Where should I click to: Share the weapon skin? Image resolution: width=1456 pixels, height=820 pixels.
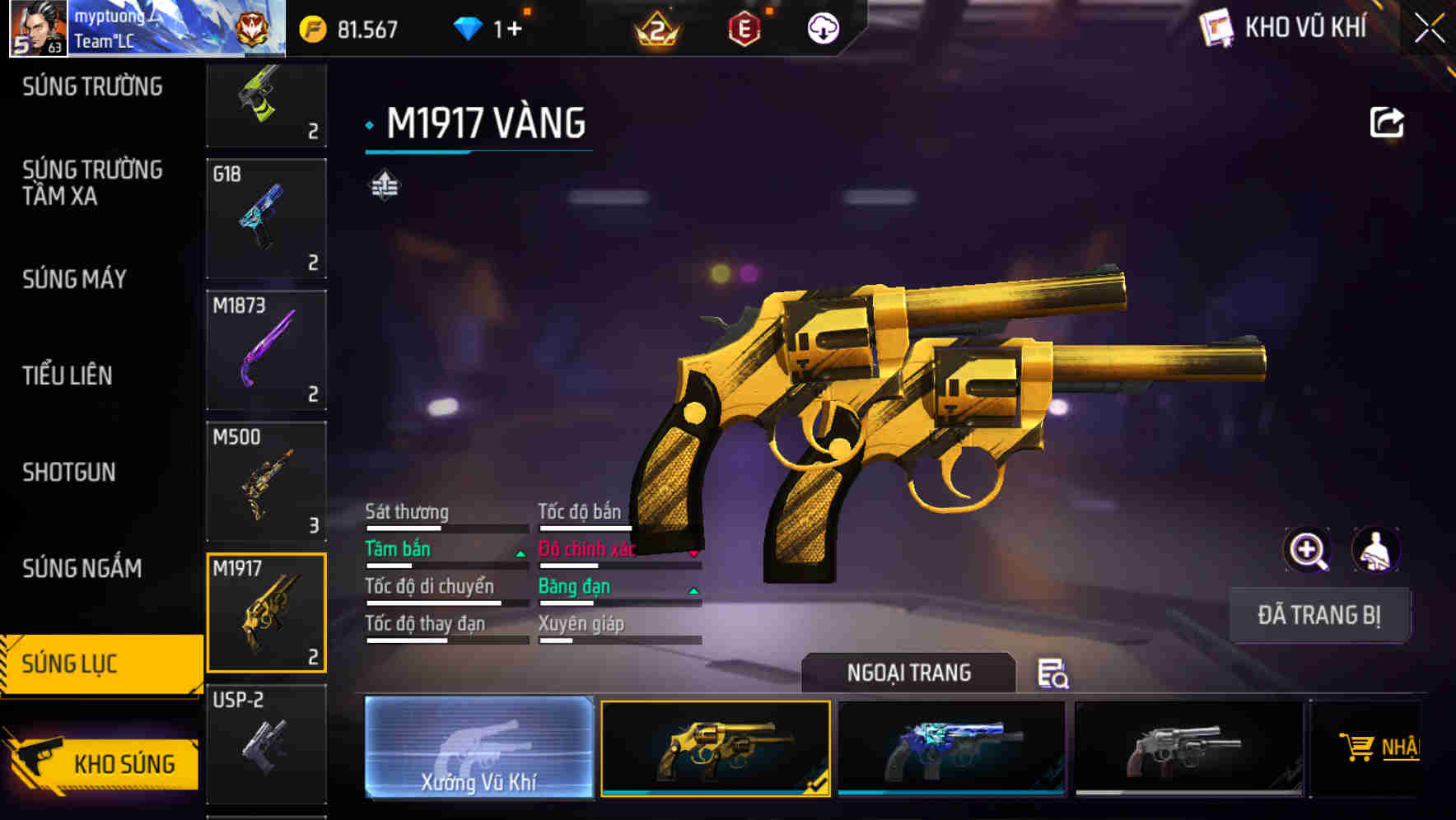(x=1386, y=123)
